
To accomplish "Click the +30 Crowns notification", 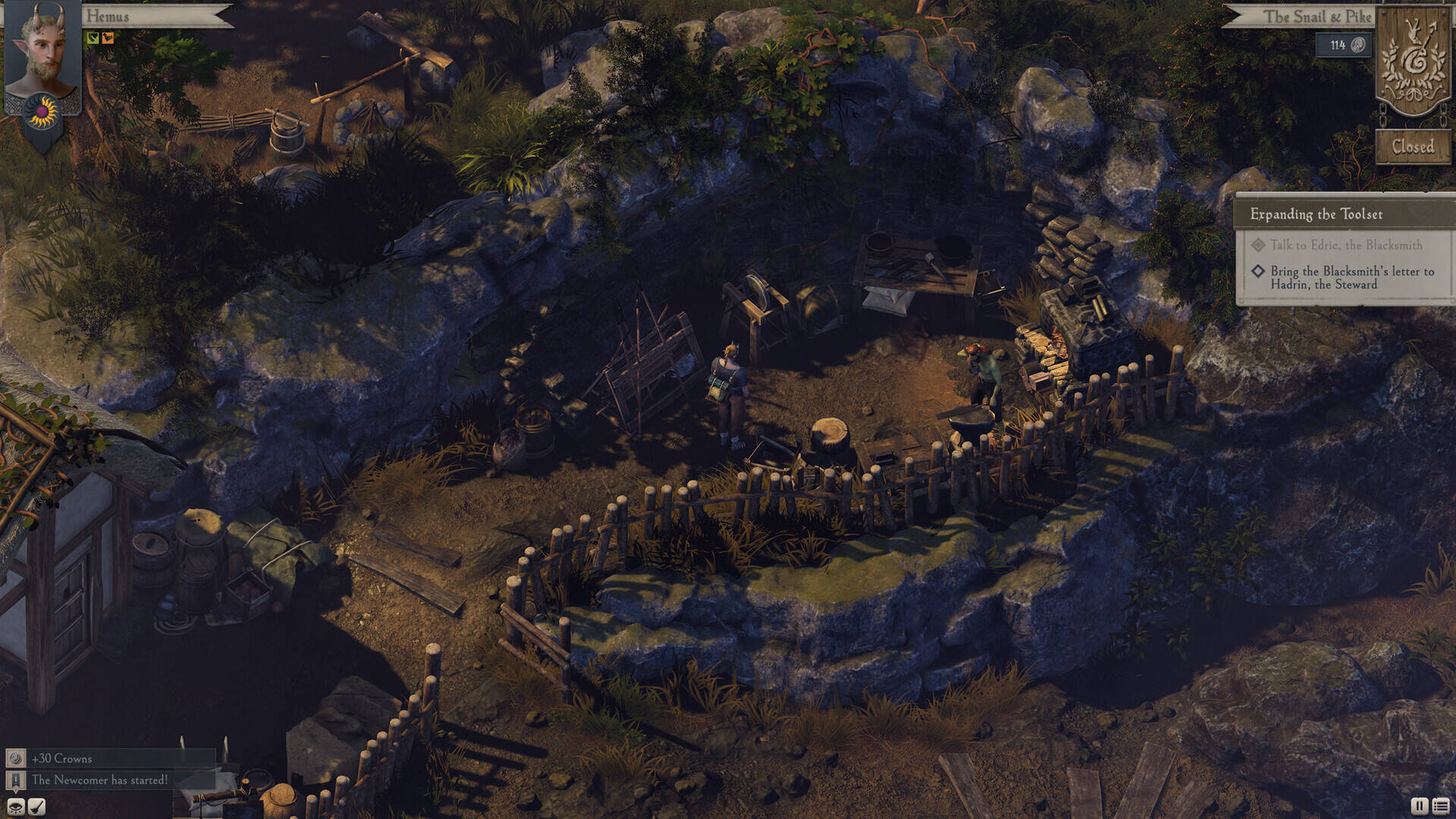I will [61, 758].
